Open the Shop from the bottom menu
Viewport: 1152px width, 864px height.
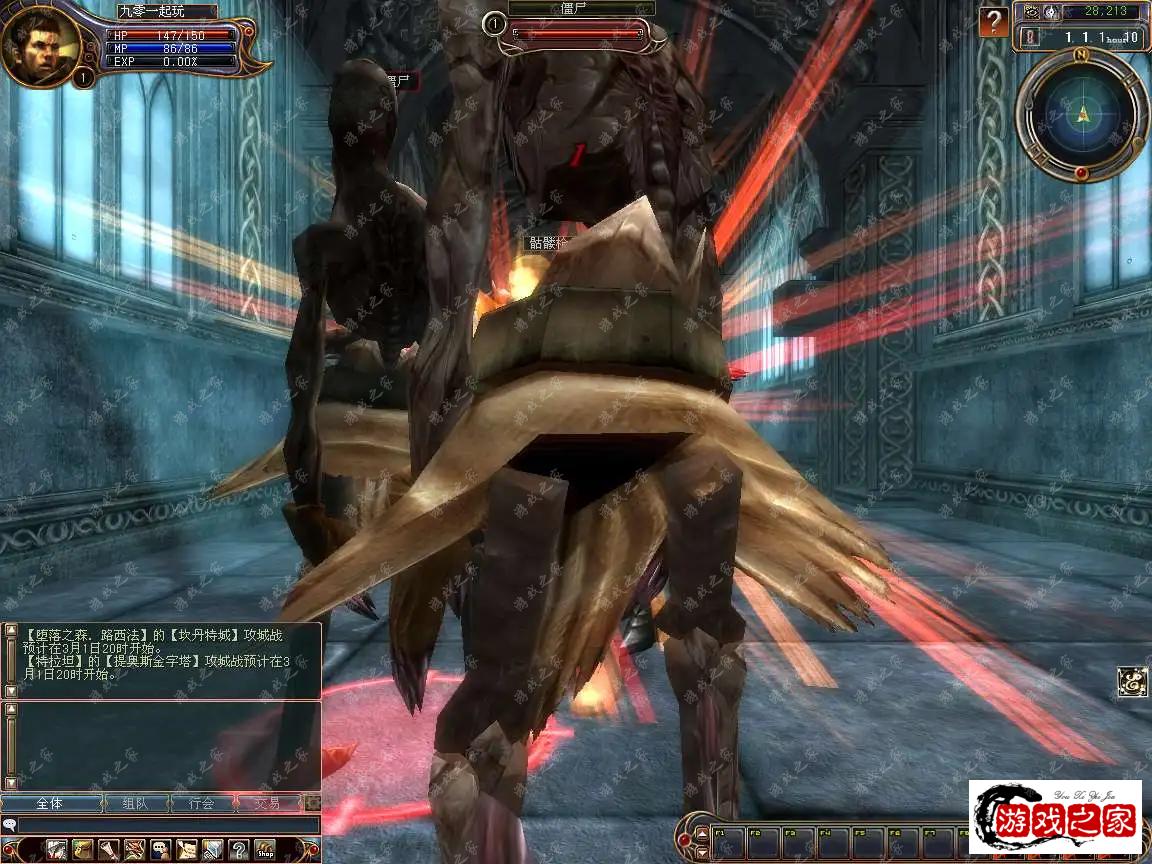[265, 850]
